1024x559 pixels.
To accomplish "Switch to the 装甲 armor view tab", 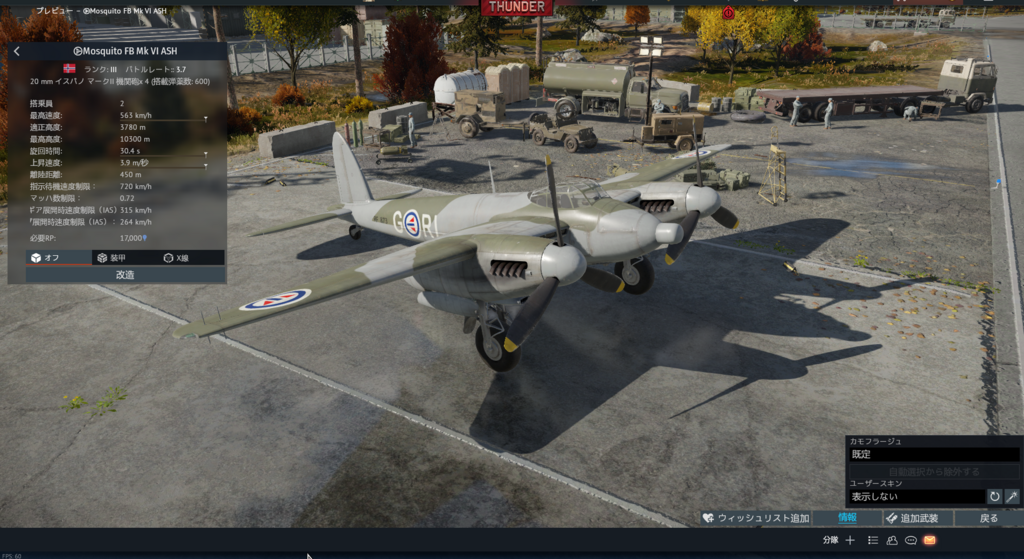I will tap(115, 258).
